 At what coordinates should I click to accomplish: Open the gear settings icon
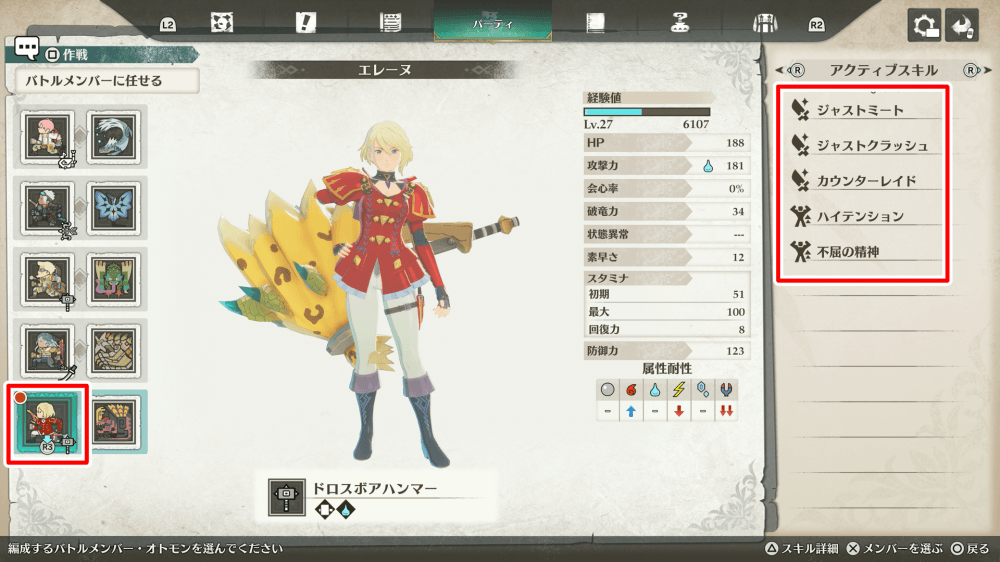click(x=924, y=25)
